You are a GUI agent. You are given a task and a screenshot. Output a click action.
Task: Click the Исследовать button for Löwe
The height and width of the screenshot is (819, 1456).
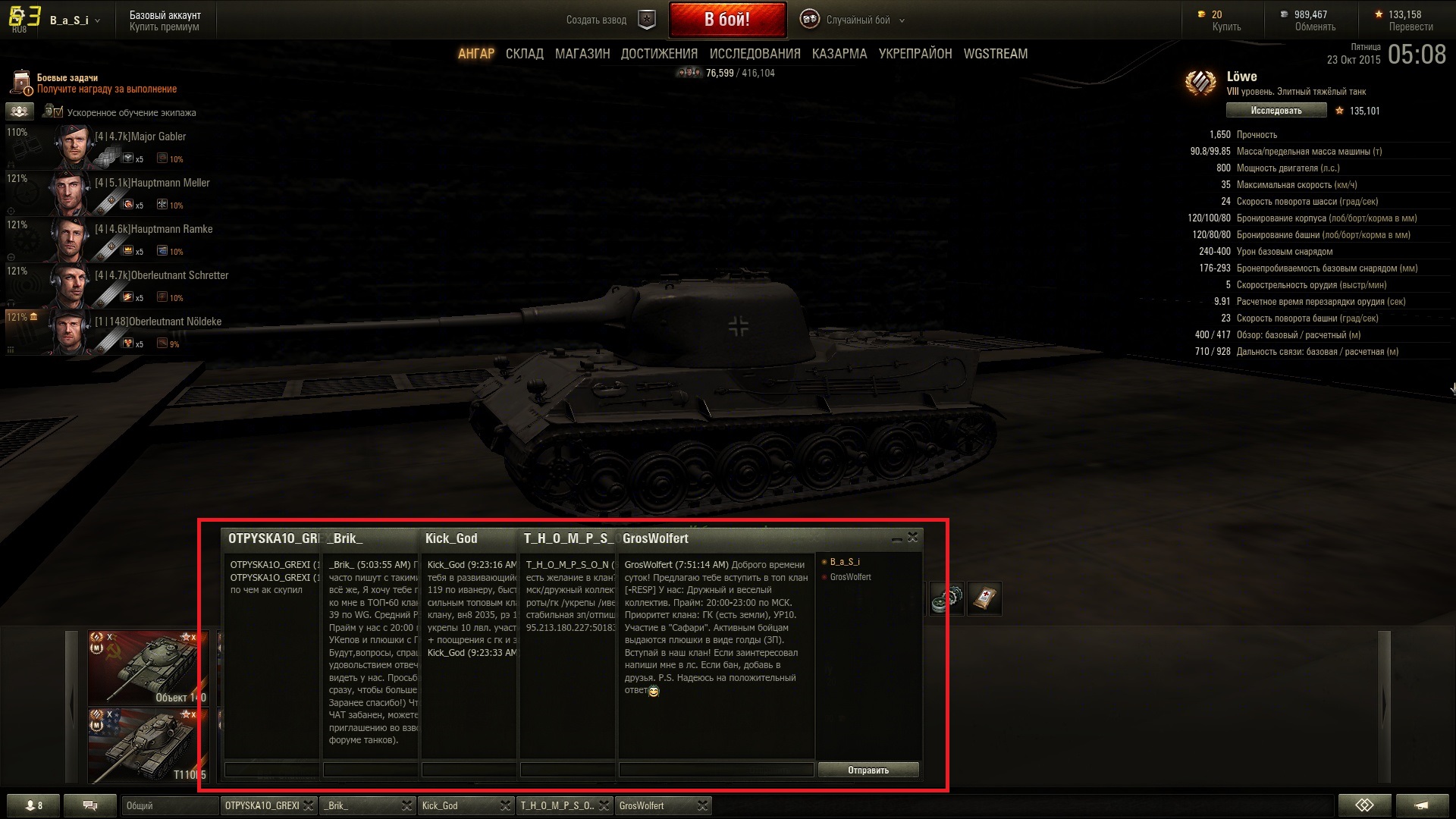[1276, 111]
